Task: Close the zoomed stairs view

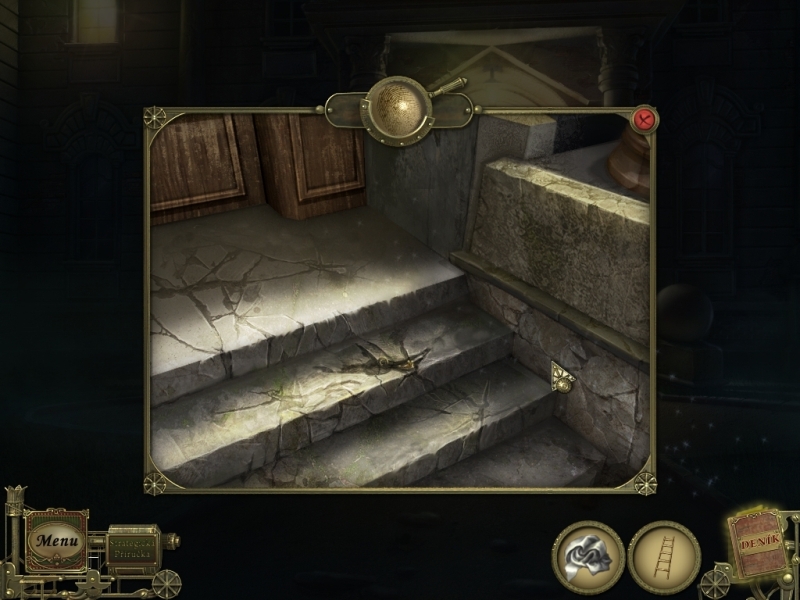Action: coord(645,120)
